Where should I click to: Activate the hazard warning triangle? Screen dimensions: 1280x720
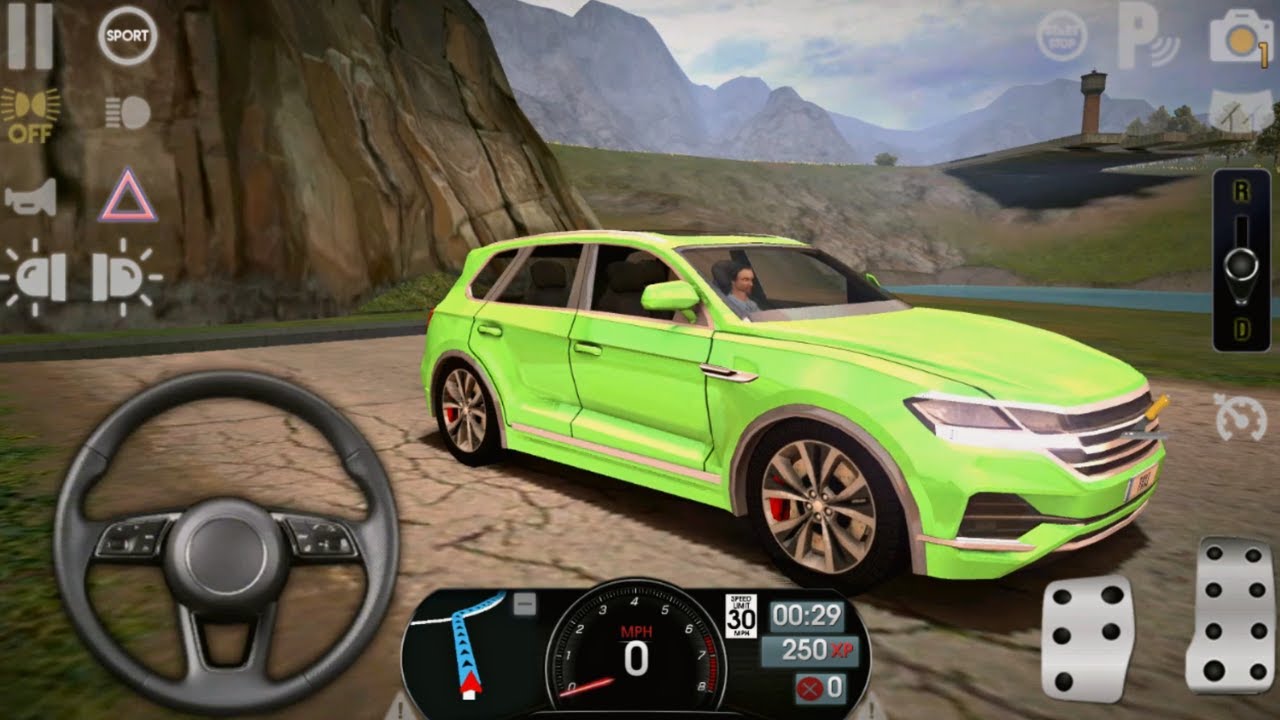(x=127, y=196)
